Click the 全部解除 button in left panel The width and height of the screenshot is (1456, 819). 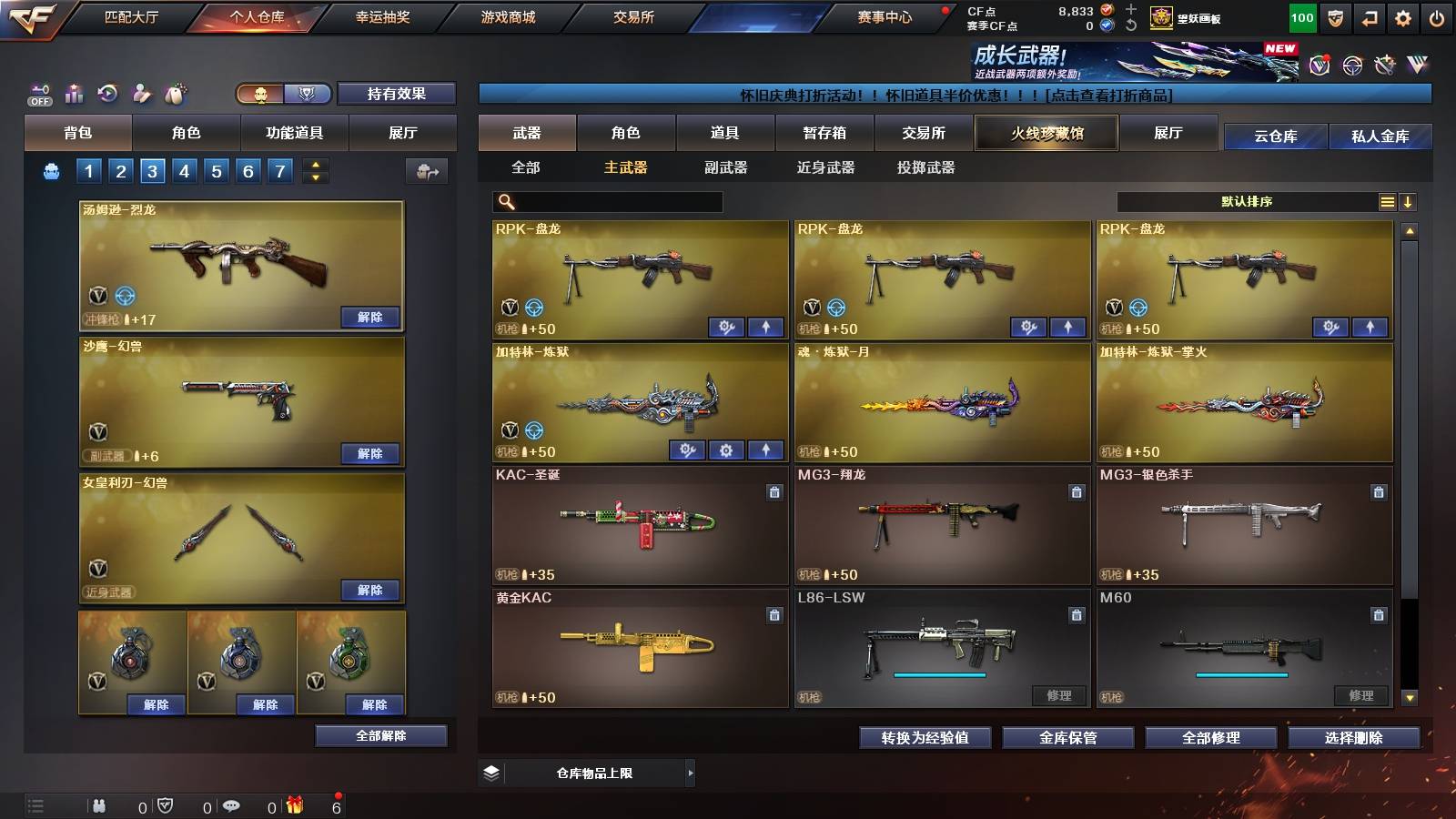click(382, 735)
